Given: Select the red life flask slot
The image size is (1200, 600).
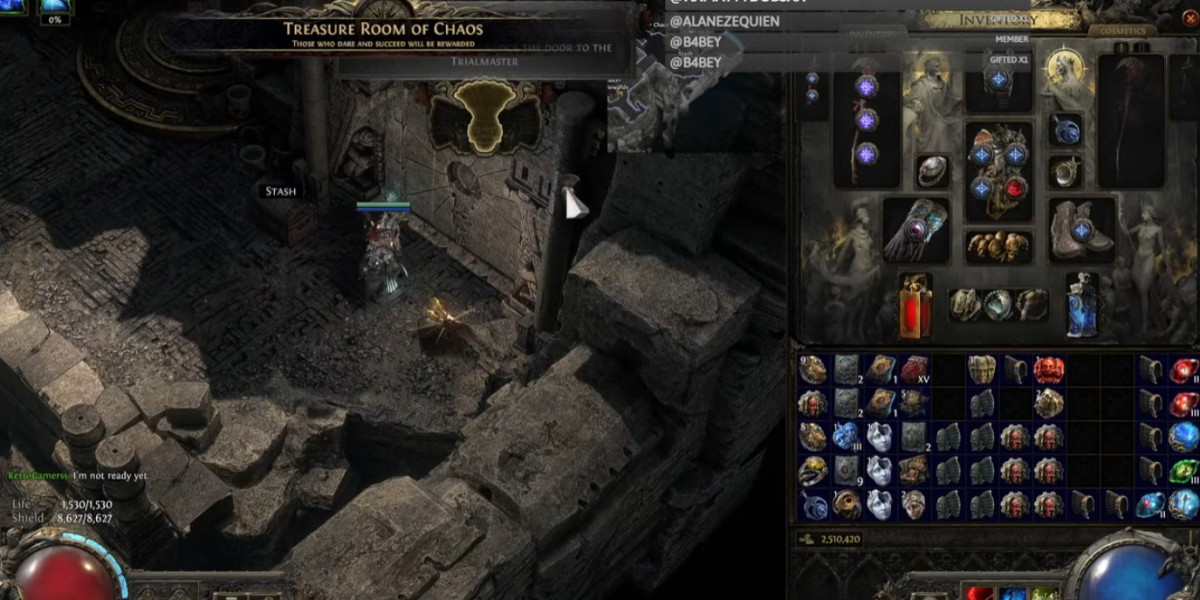Looking at the screenshot, I should coord(915,304).
